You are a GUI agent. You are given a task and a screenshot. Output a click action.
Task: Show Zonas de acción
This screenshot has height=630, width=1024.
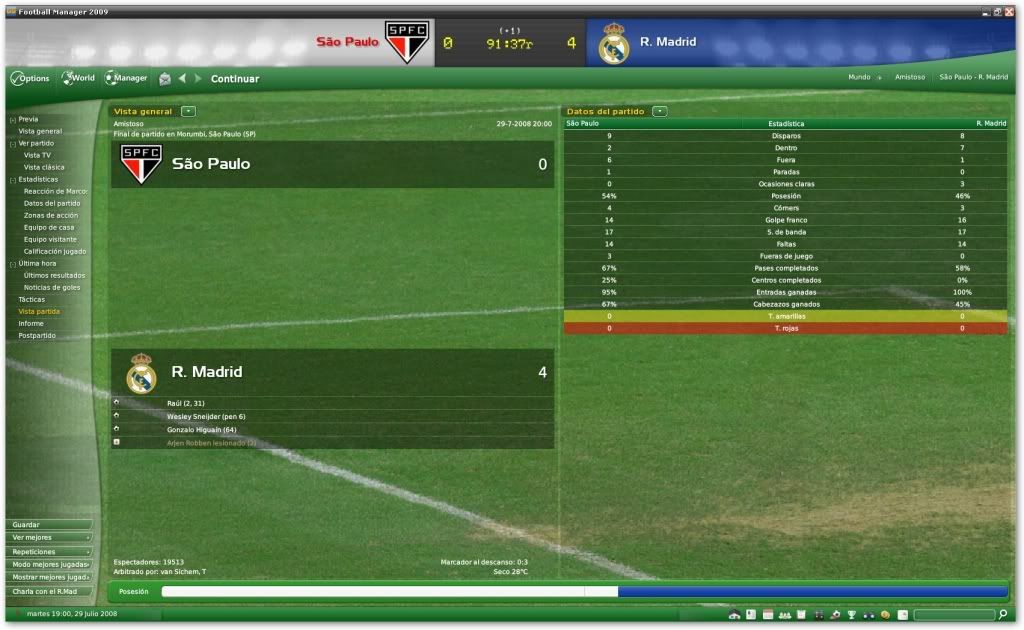coord(51,215)
